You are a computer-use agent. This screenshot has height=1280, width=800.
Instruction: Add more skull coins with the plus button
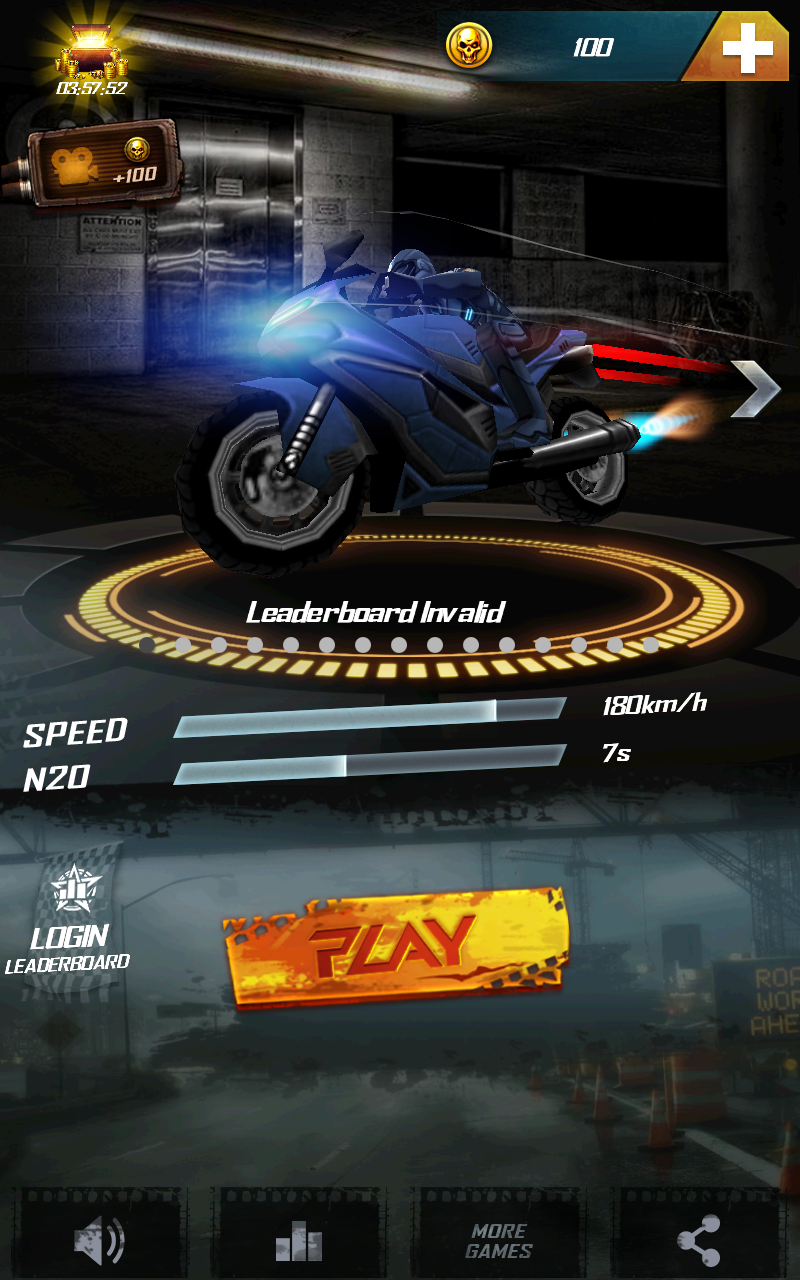coord(747,48)
